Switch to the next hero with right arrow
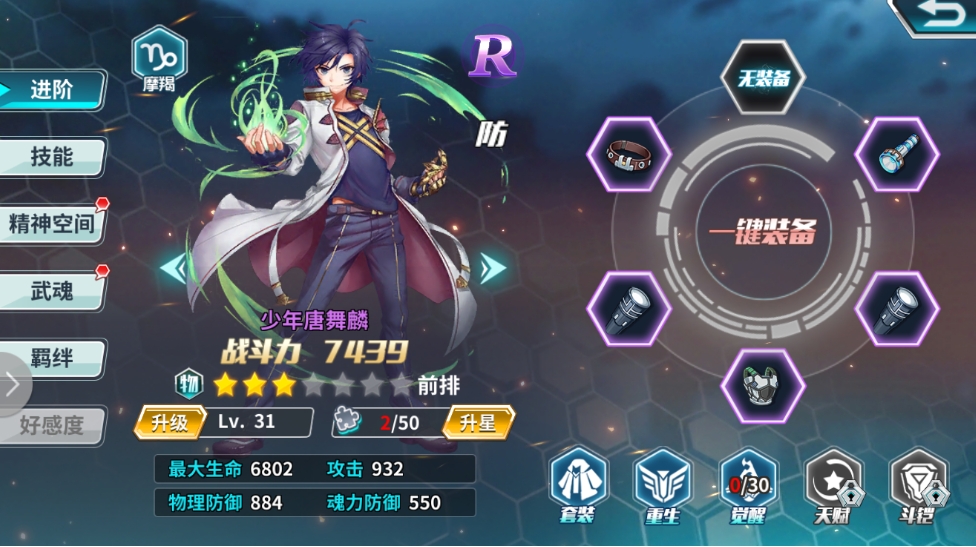The height and width of the screenshot is (547, 976). [493, 267]
